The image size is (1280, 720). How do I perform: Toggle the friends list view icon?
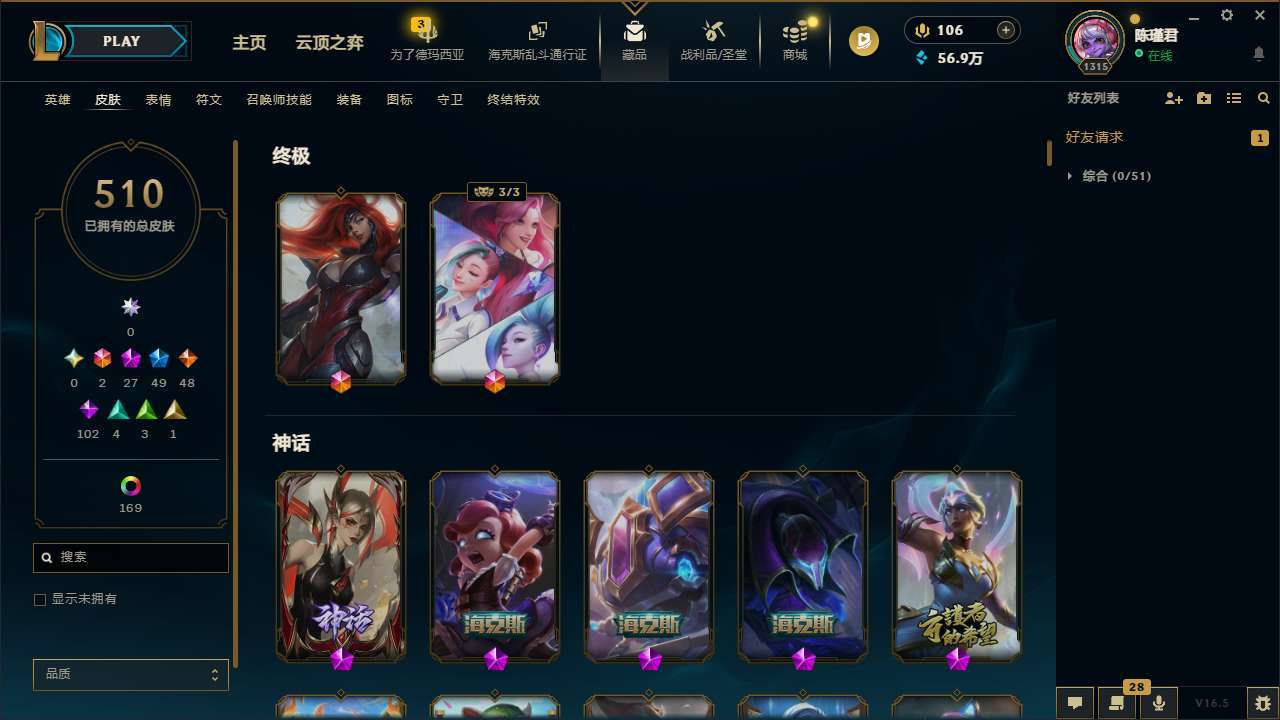click(x=1234, y=98)
